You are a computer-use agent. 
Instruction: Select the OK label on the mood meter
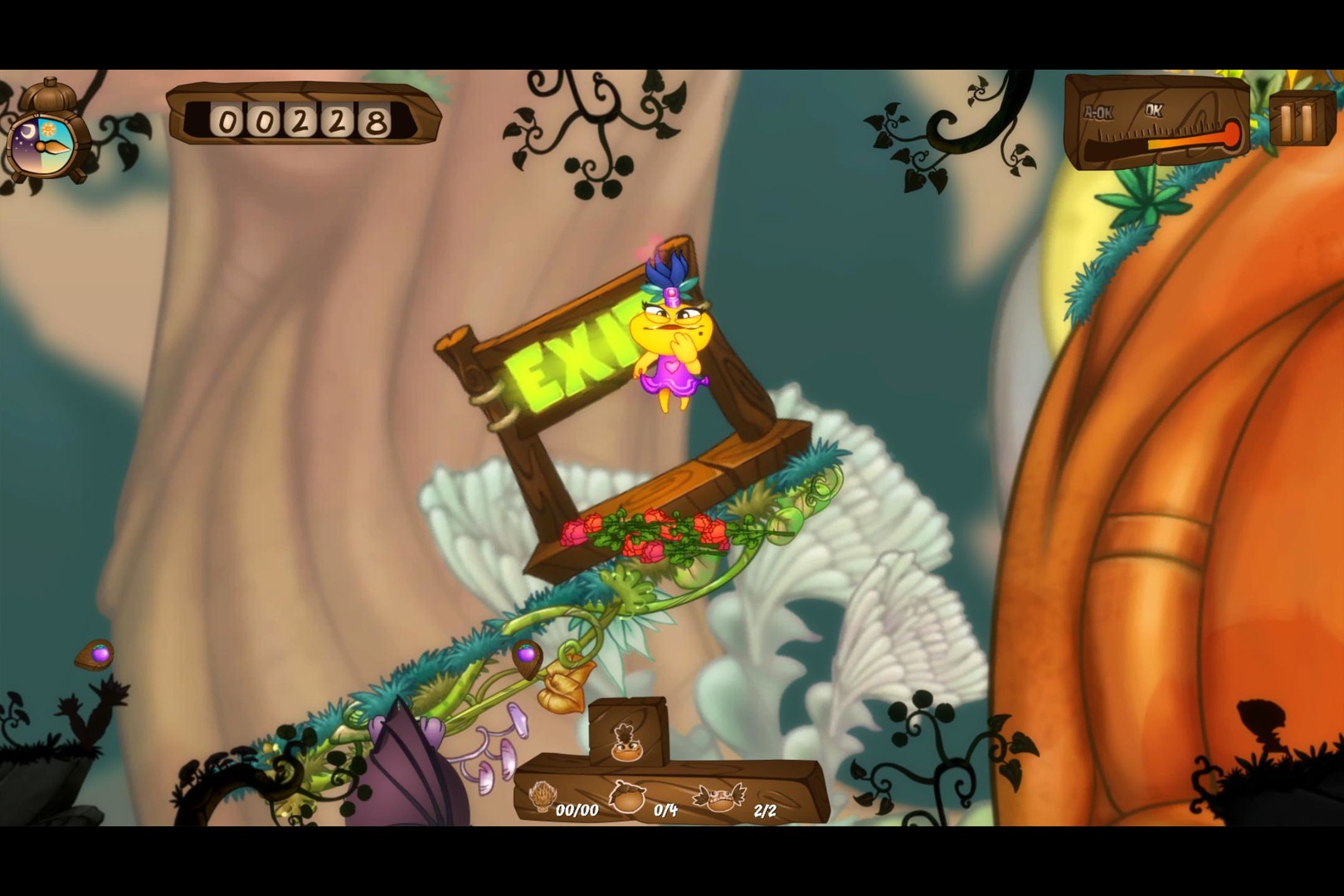[x=1154, y=108]
